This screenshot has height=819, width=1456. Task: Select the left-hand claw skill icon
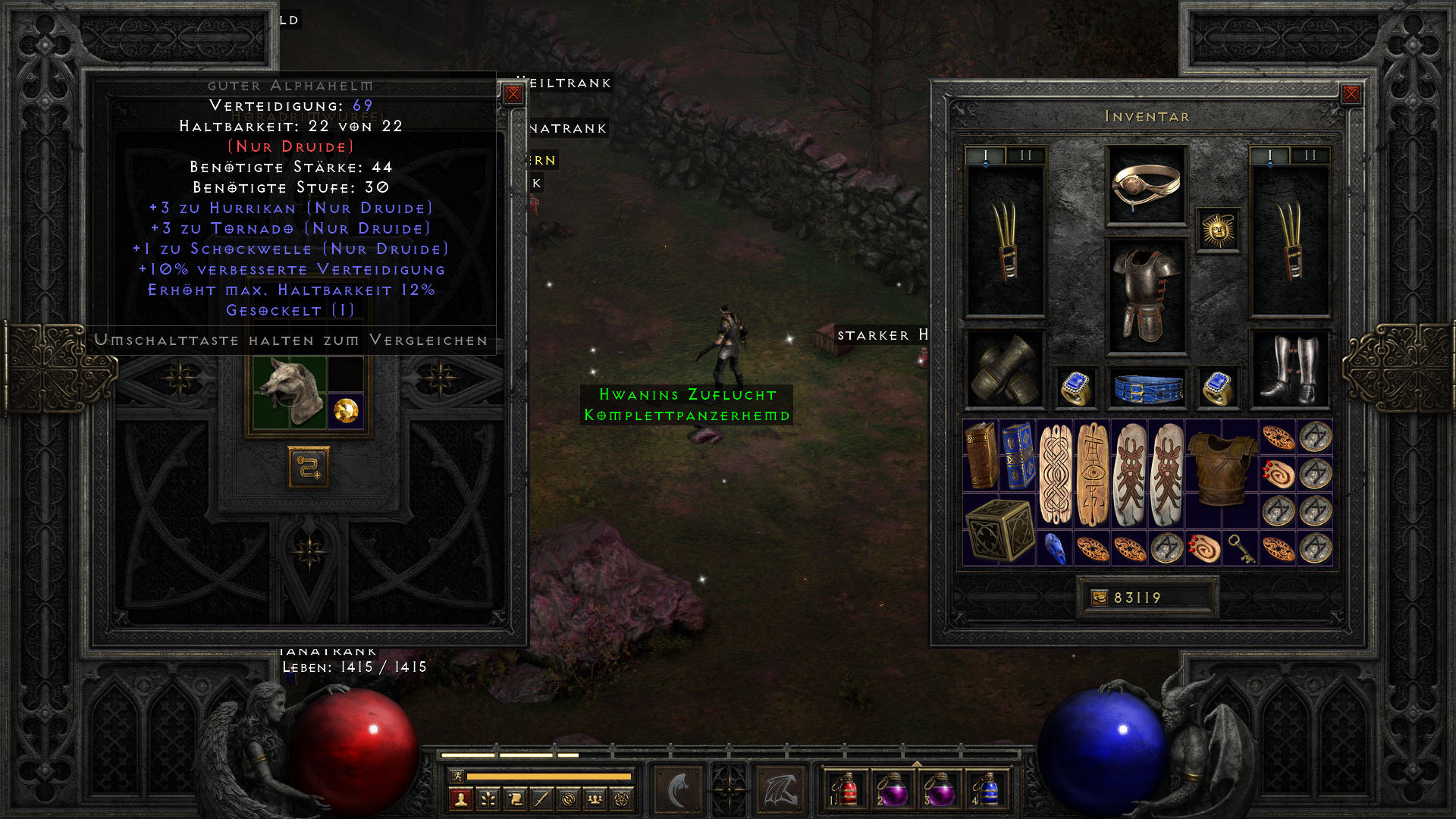pyautogui.click(x=677, y=789)
